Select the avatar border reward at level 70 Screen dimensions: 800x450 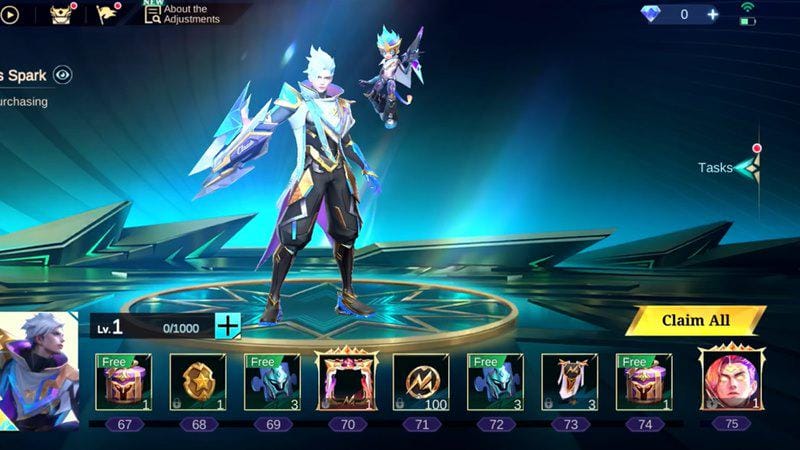346,381
